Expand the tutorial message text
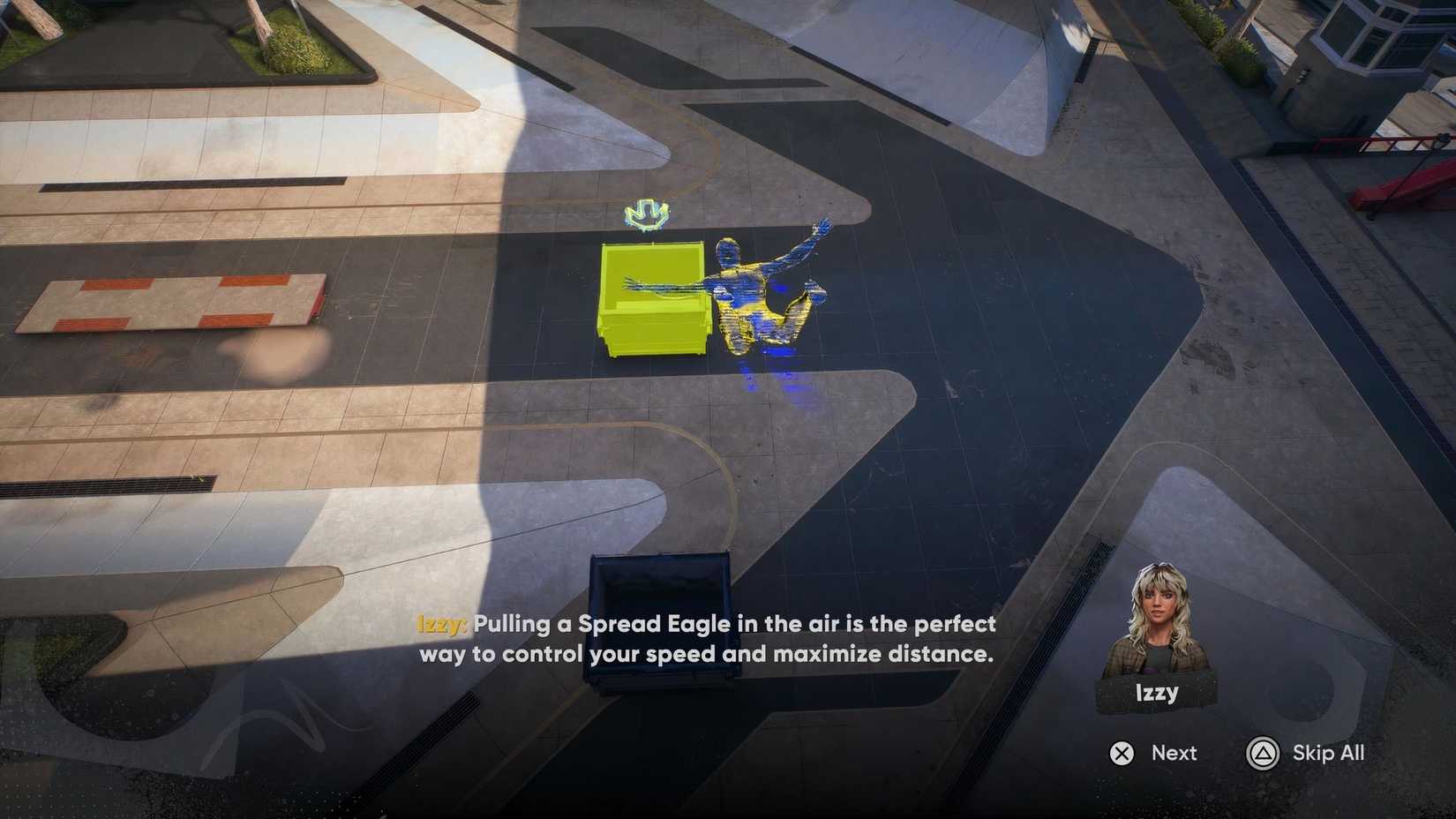 [x=706, y=638]
